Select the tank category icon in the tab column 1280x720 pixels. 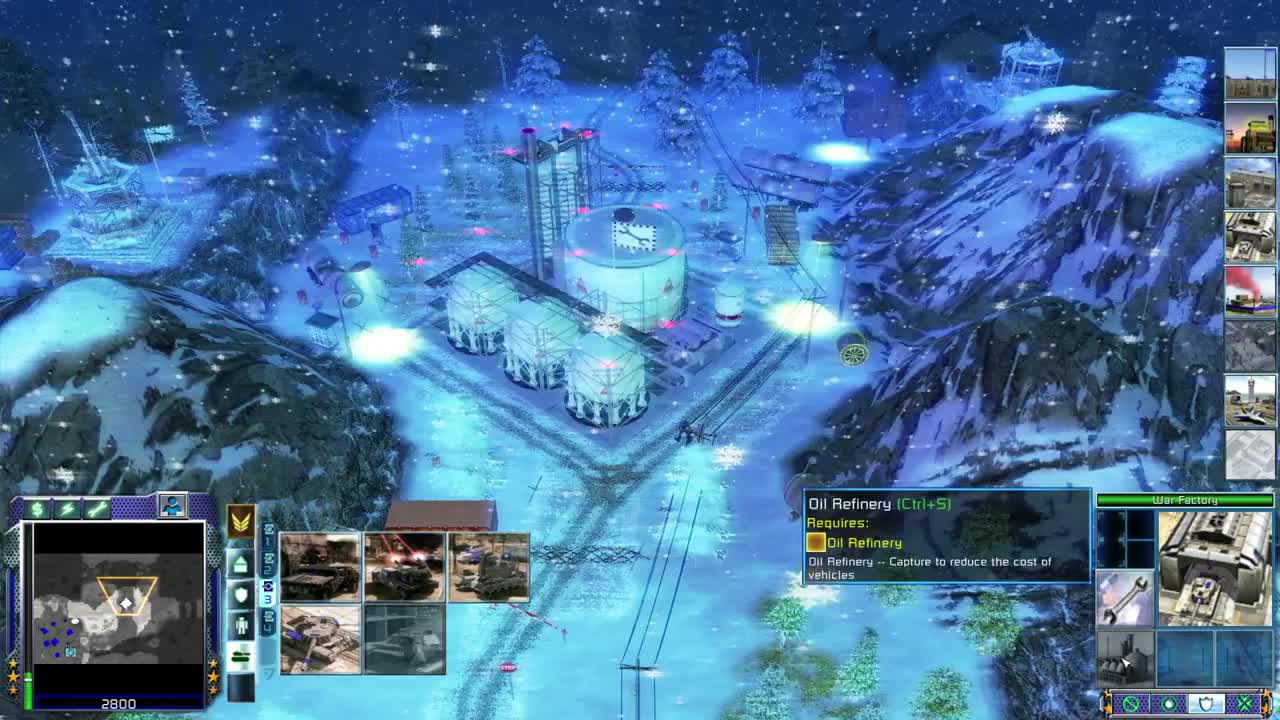240,656
